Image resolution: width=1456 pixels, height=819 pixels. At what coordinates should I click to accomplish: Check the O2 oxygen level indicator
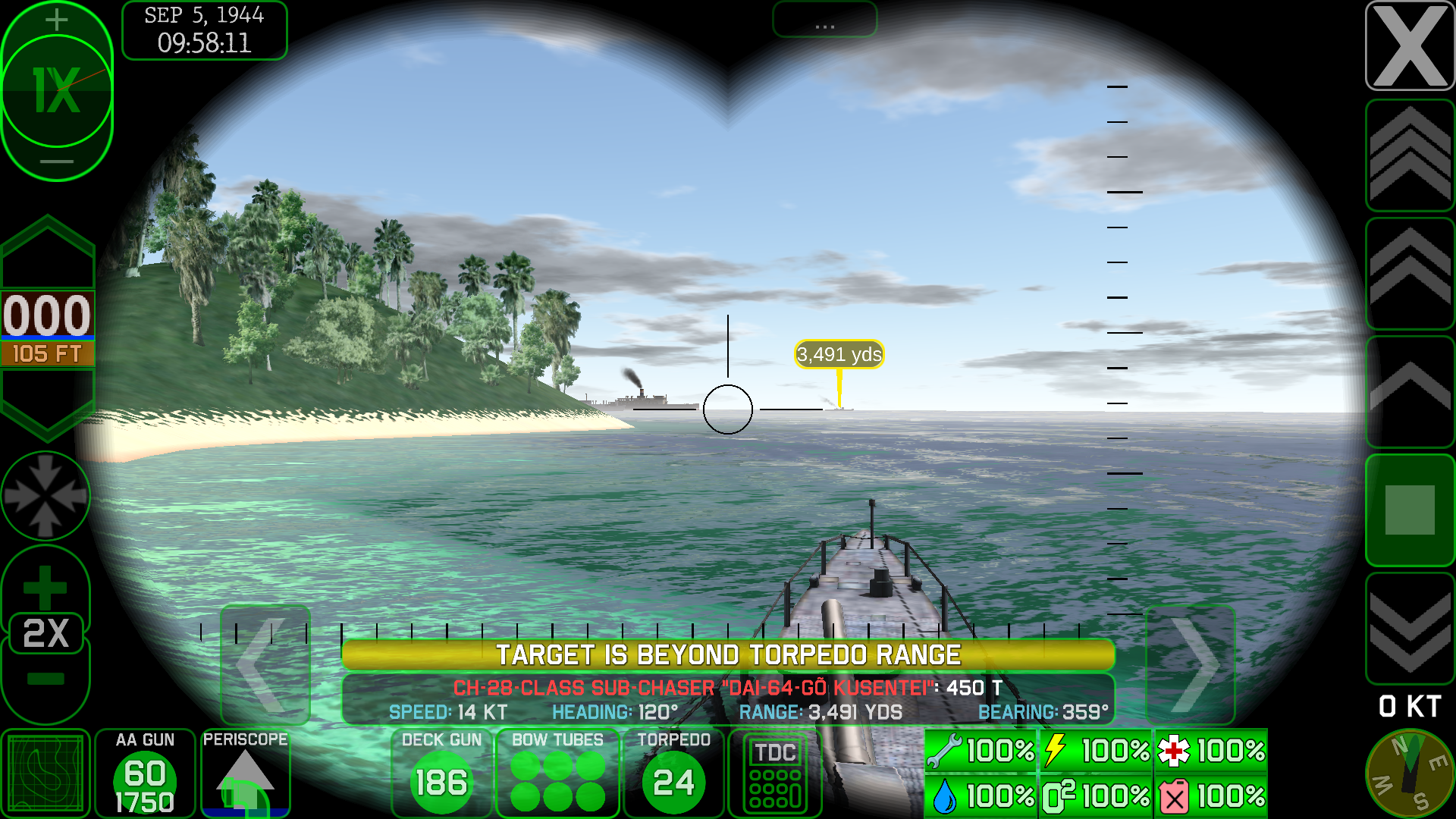coord(1095,796)
